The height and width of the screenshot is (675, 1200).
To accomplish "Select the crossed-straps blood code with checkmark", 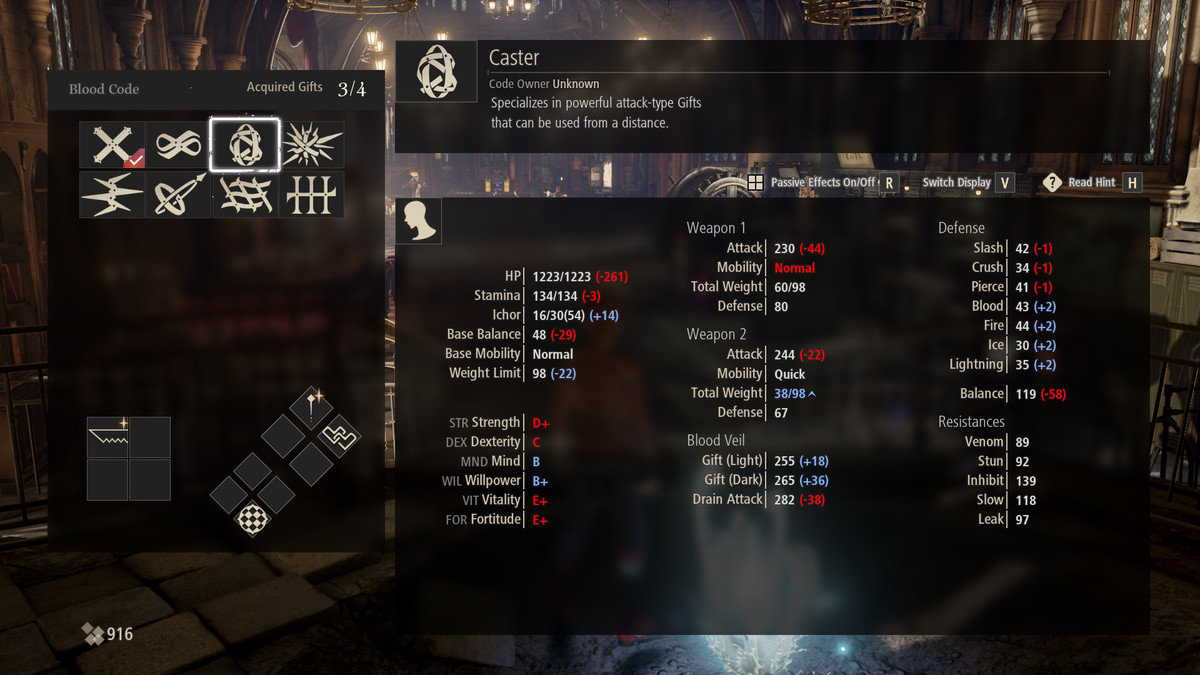I will click(112, 146).
